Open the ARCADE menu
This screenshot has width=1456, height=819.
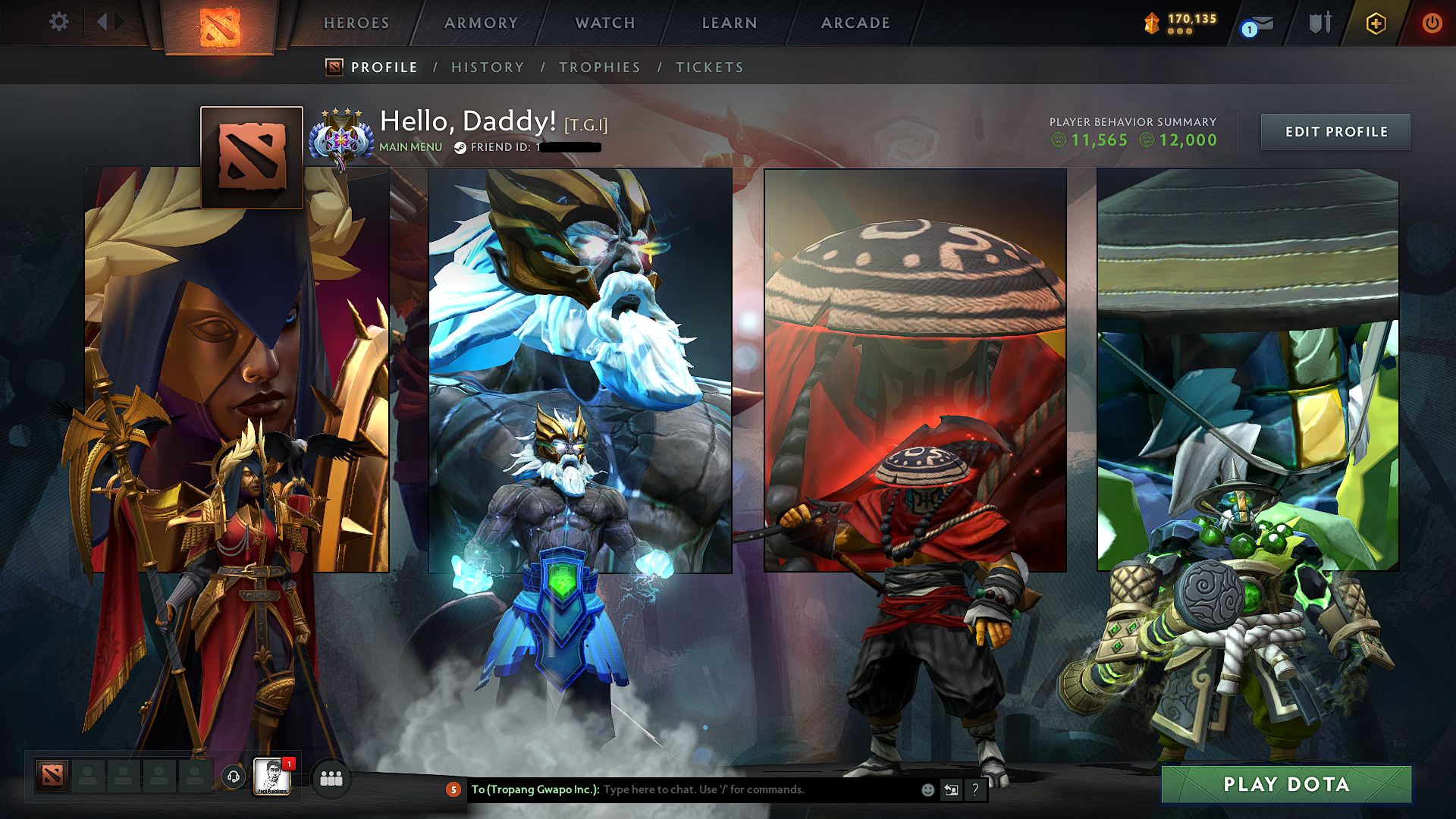click(x=855, y=23)
